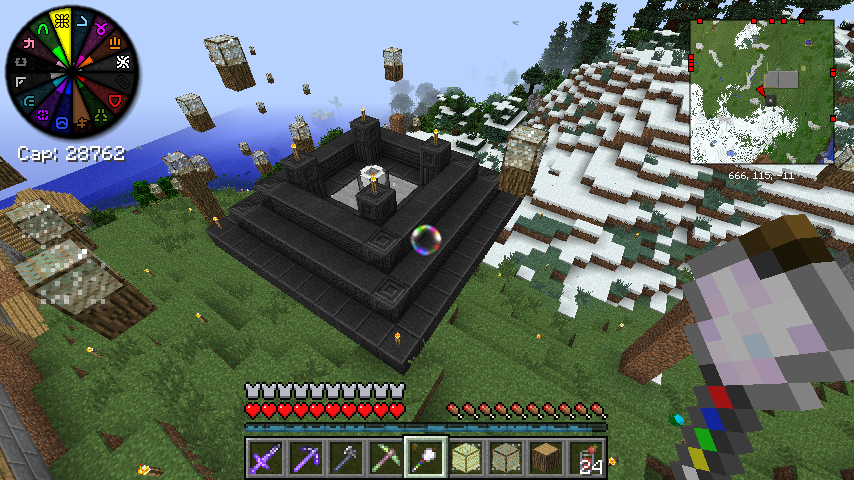The width and height of the screenshot is (854, 480).
Task: Select the hotbar slot with 24 items
Action: (x=585, y=457)
